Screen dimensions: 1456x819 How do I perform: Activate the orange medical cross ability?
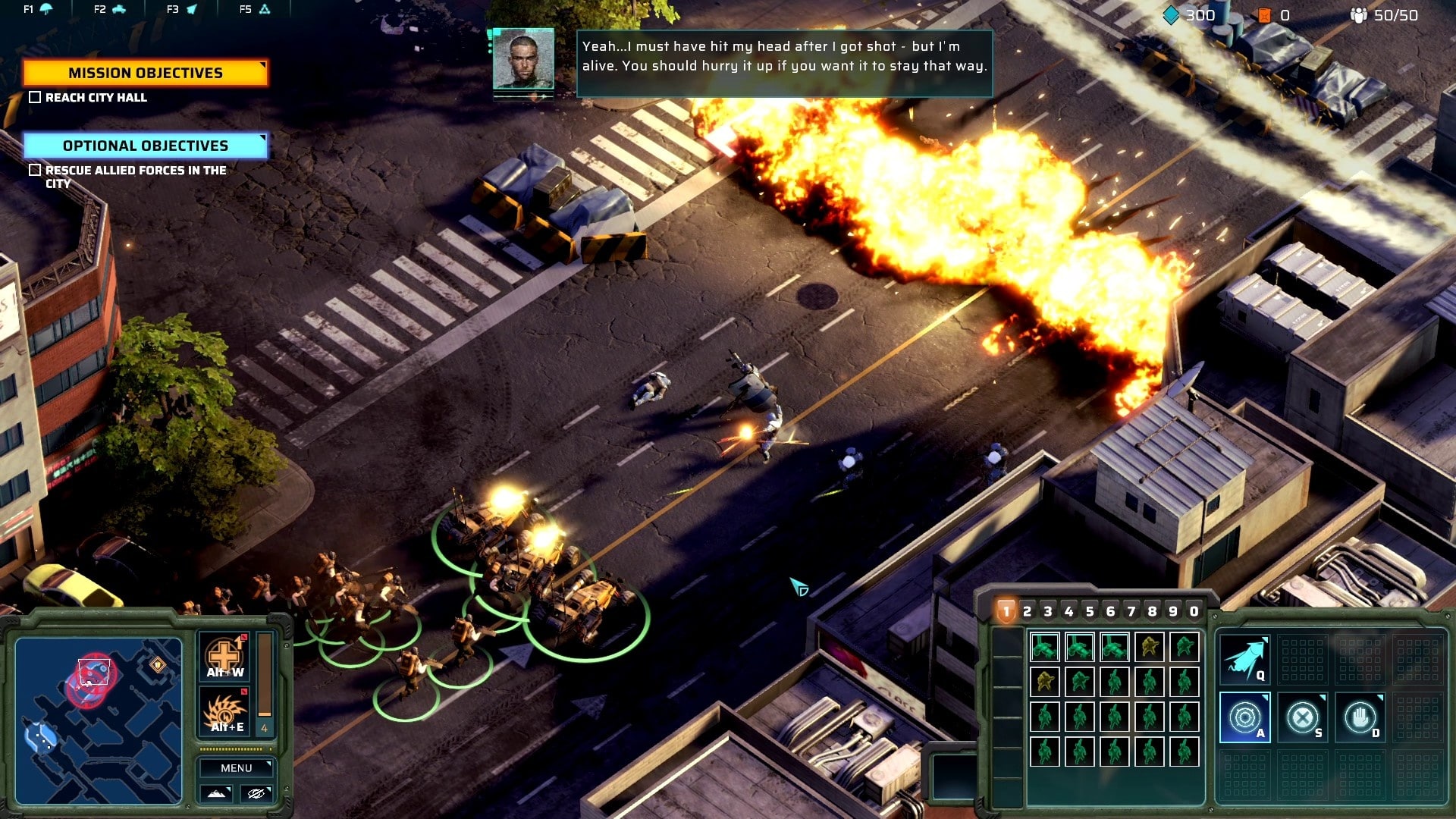click(x=225, y=657)
